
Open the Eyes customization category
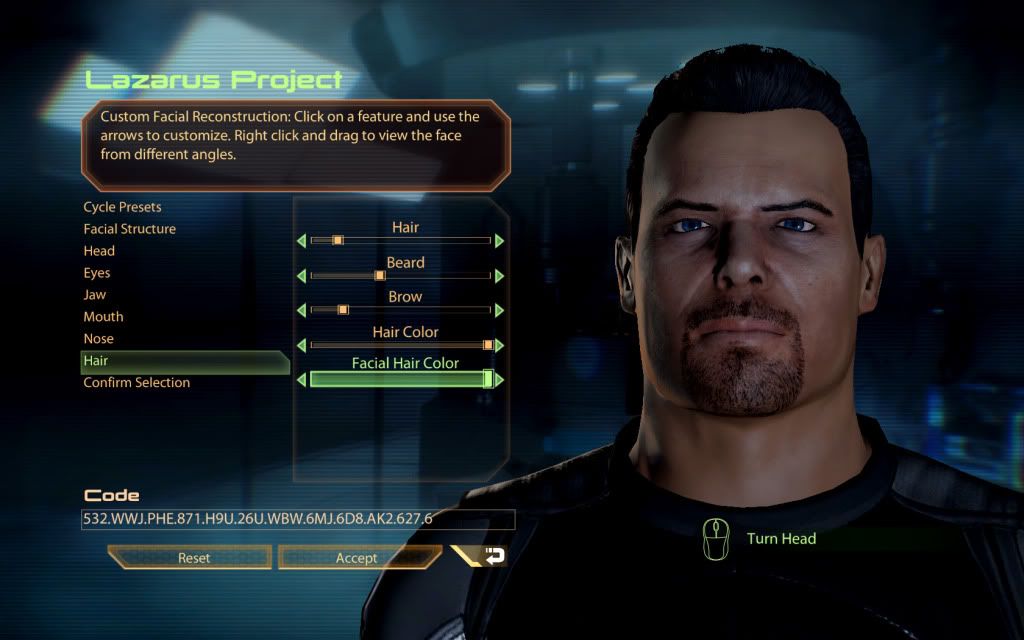(x=97, y=273)
